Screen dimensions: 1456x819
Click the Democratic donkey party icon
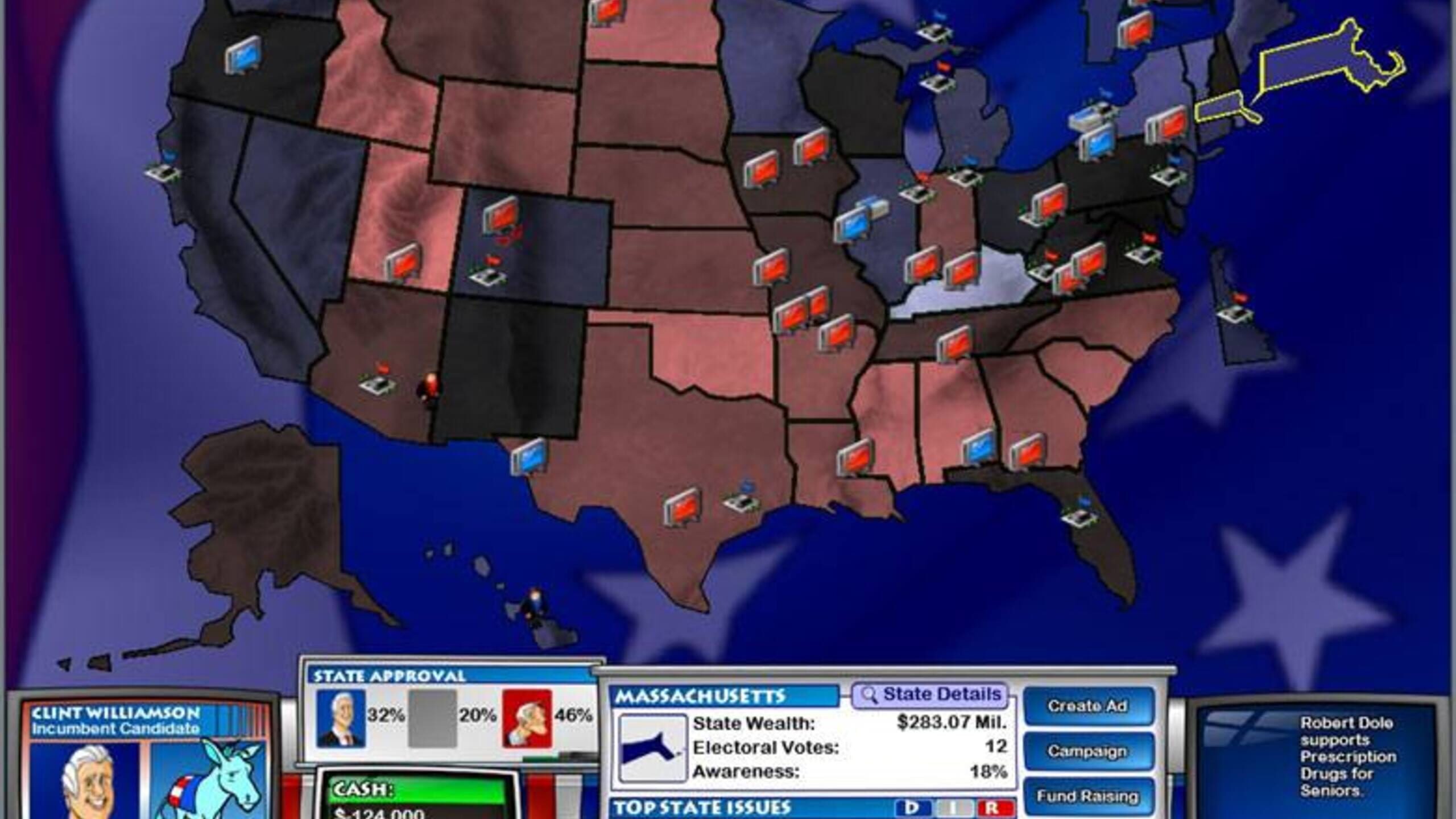pyautogui.click(x=208, y=779)
